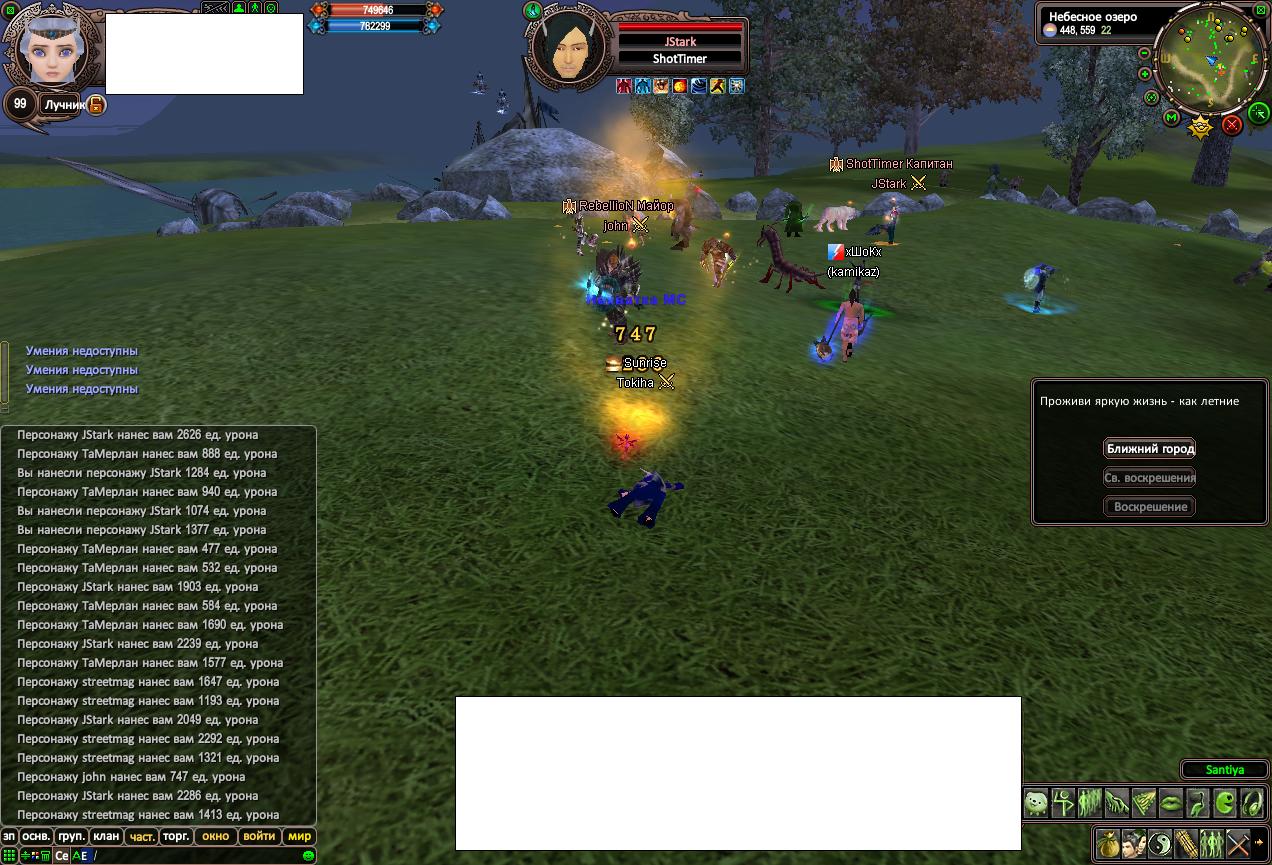1272x865 pixels.
Task: Open the crossed sword and hammer icon
Action: (1238, 844)
